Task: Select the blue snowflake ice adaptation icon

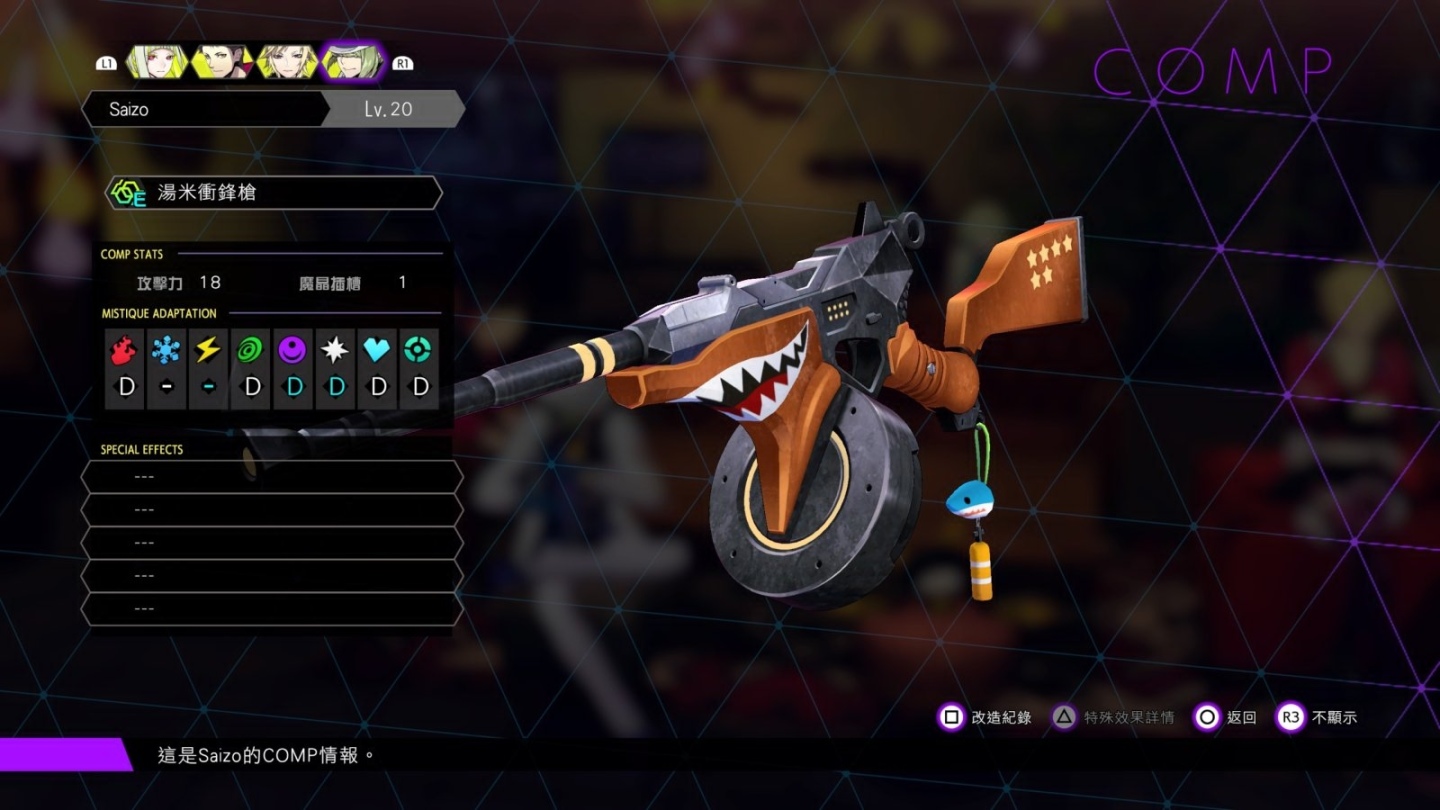Action: point(166,350)
